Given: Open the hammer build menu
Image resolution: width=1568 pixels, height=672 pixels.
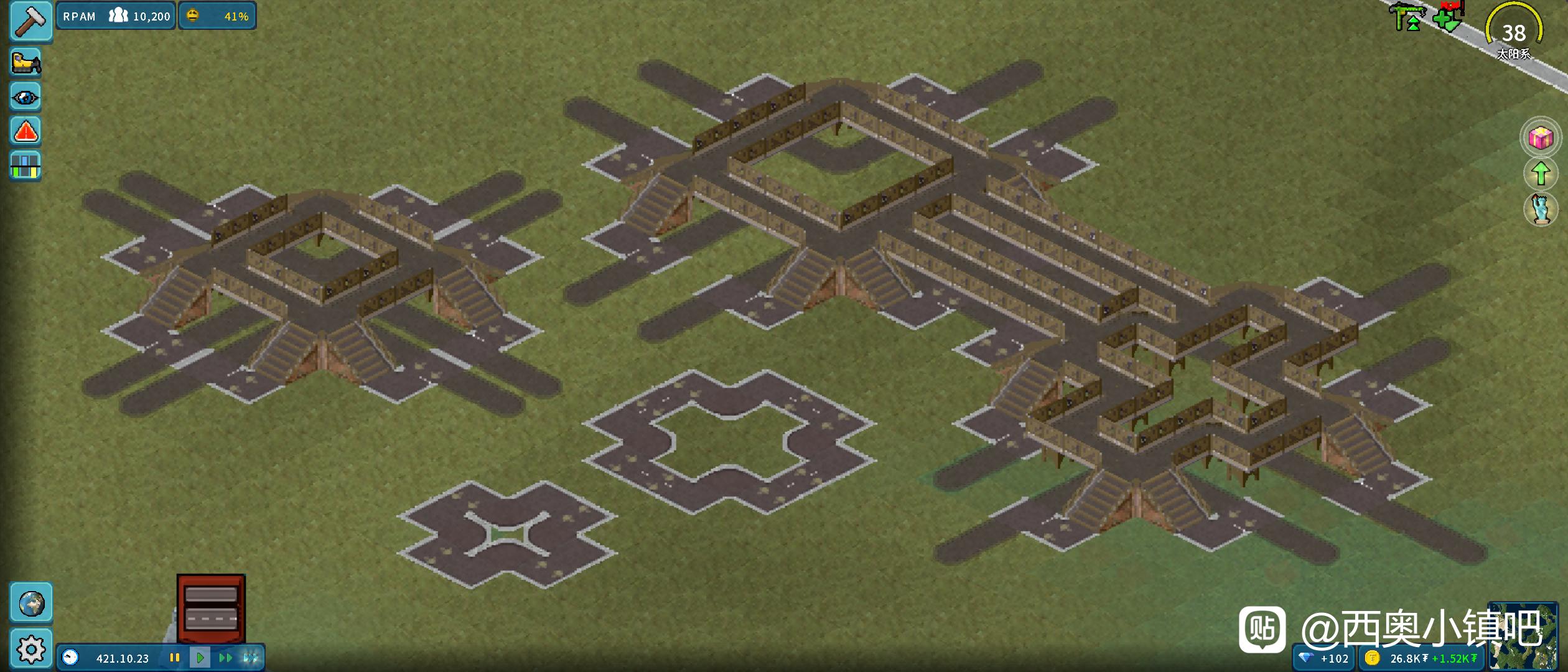Looking at the screenshot, I should tap(30, 21).
